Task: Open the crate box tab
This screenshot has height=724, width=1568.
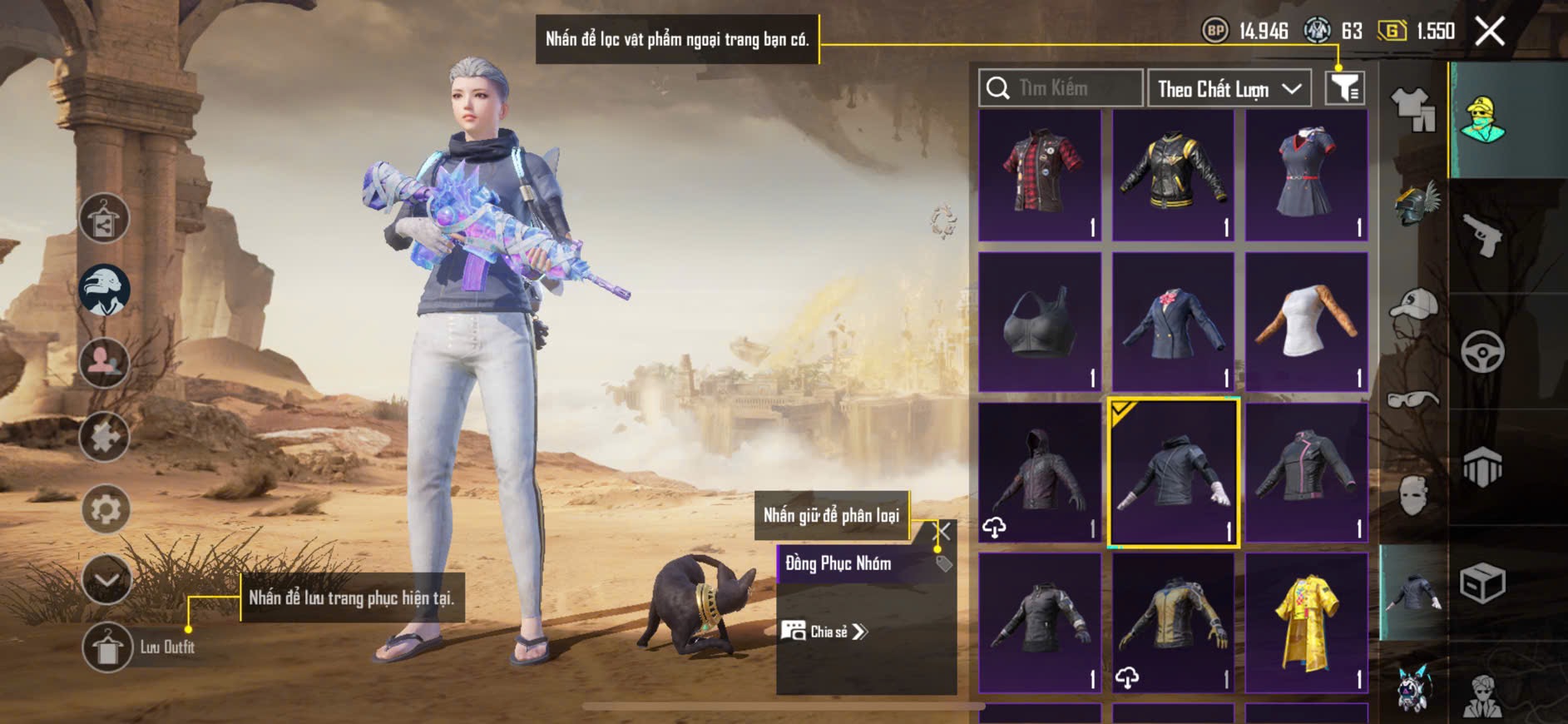Action: pos(1482,583)
